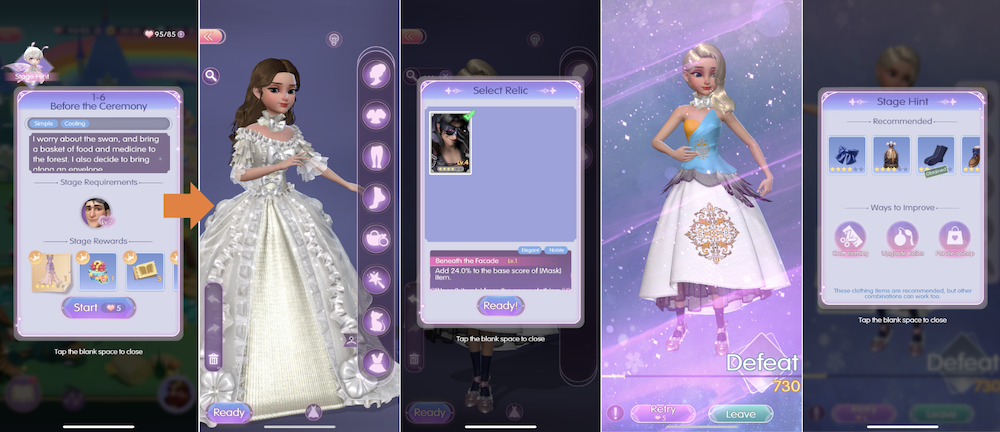
Task: Confirm relic selection with Ready!
Action: (500, 306)
